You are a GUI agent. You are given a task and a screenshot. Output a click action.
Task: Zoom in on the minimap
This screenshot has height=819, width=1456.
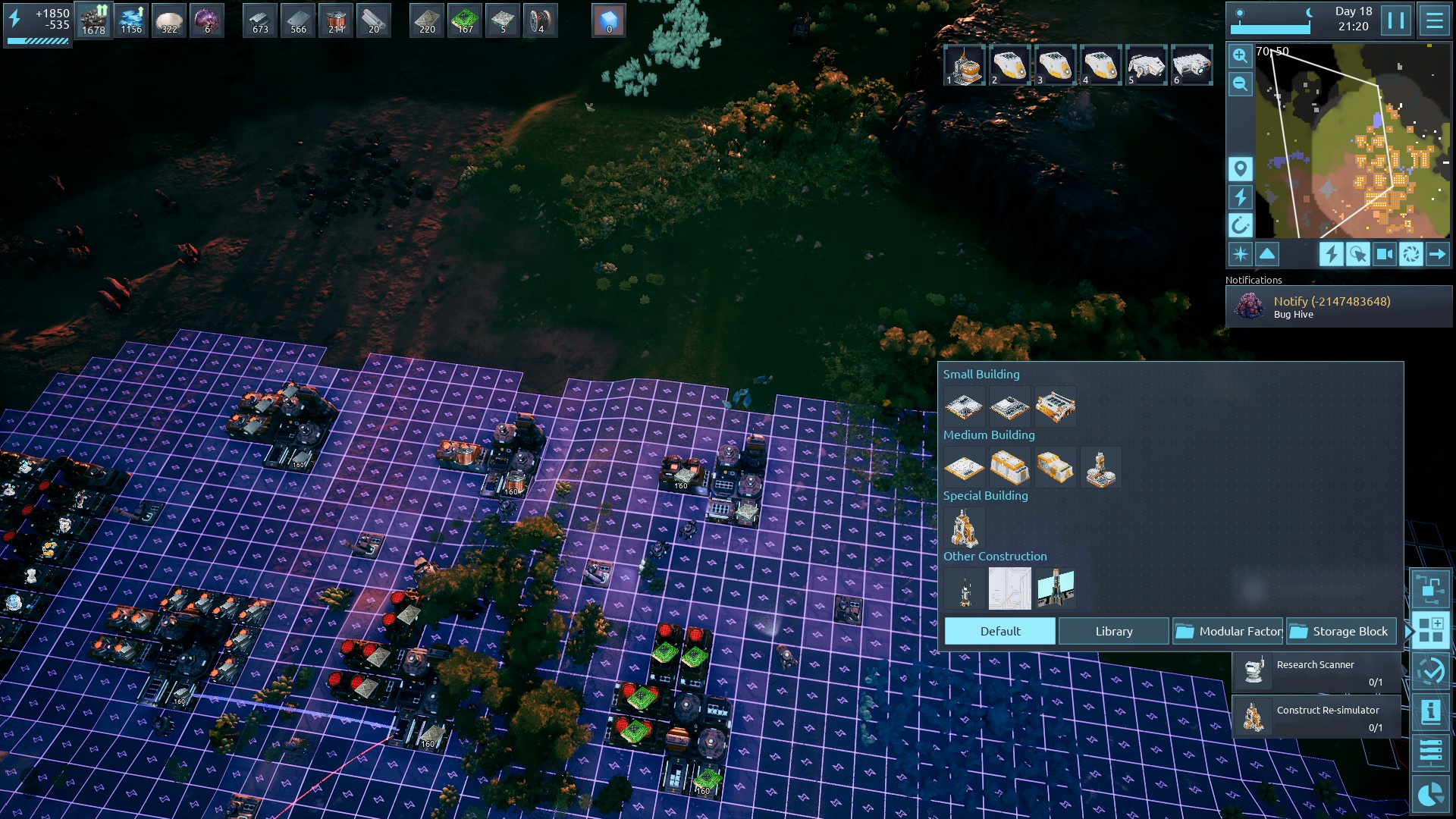click(1240, 55)
